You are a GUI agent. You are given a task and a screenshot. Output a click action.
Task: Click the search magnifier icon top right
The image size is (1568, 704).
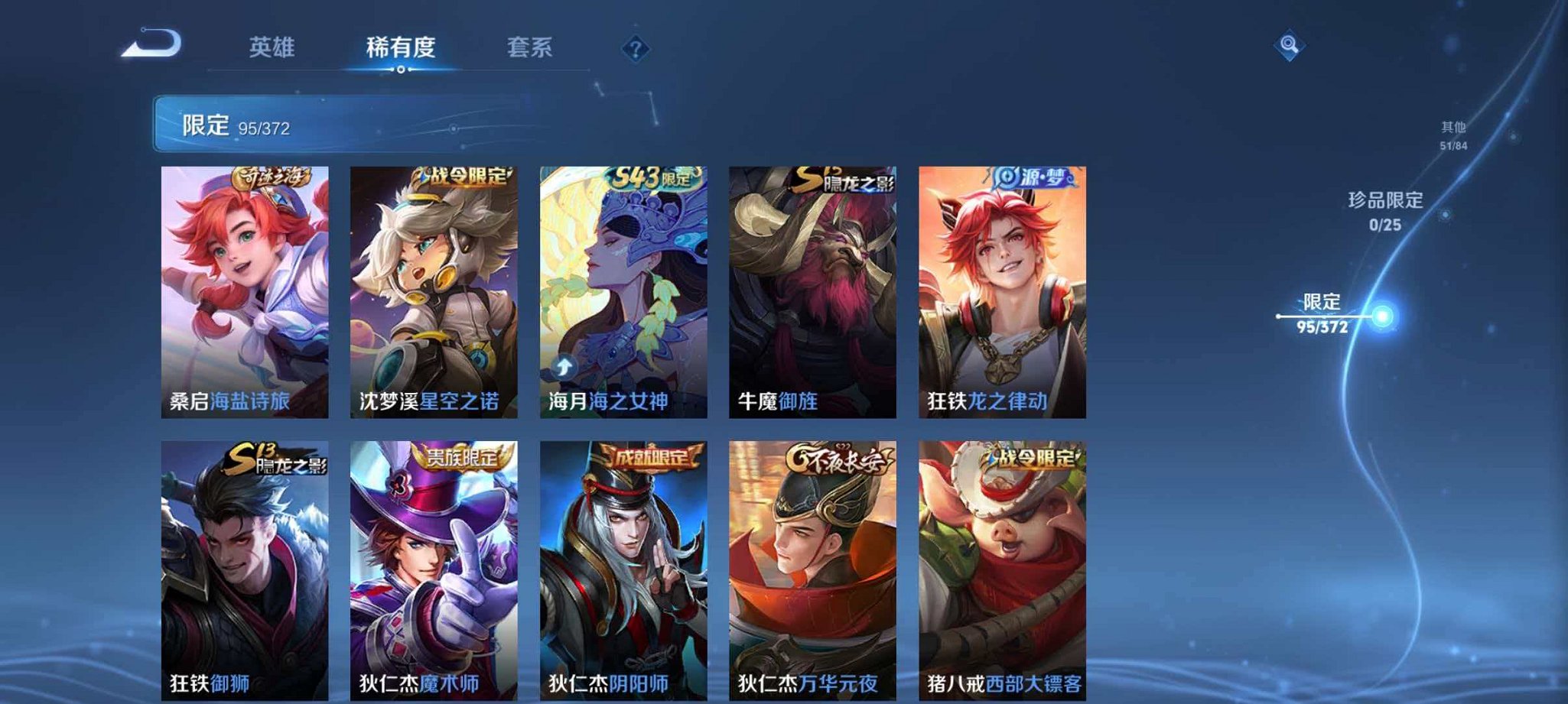[1289, 46]
